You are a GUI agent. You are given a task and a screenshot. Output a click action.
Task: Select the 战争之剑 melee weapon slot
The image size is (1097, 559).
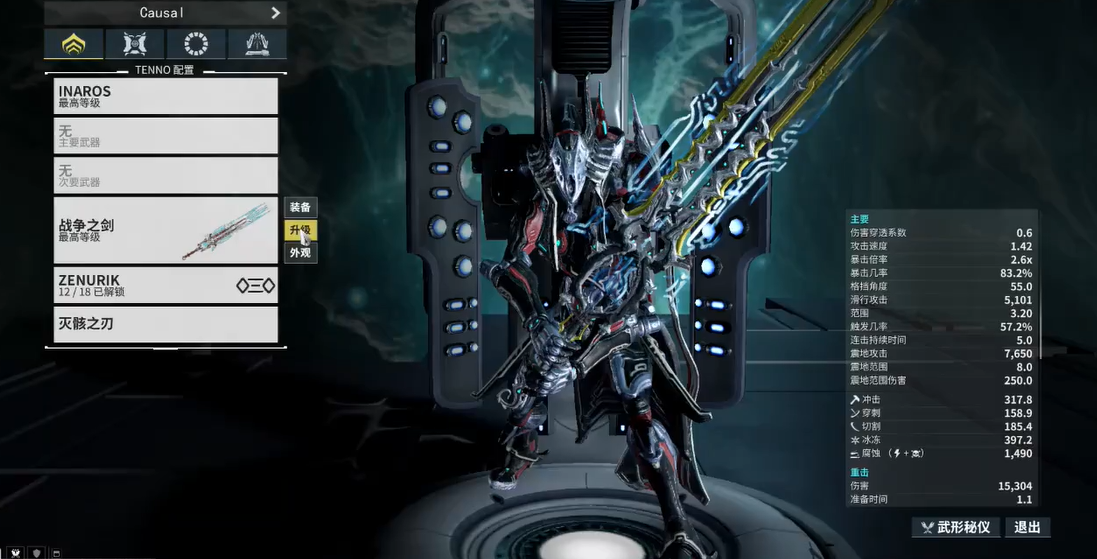click(165, 231)
